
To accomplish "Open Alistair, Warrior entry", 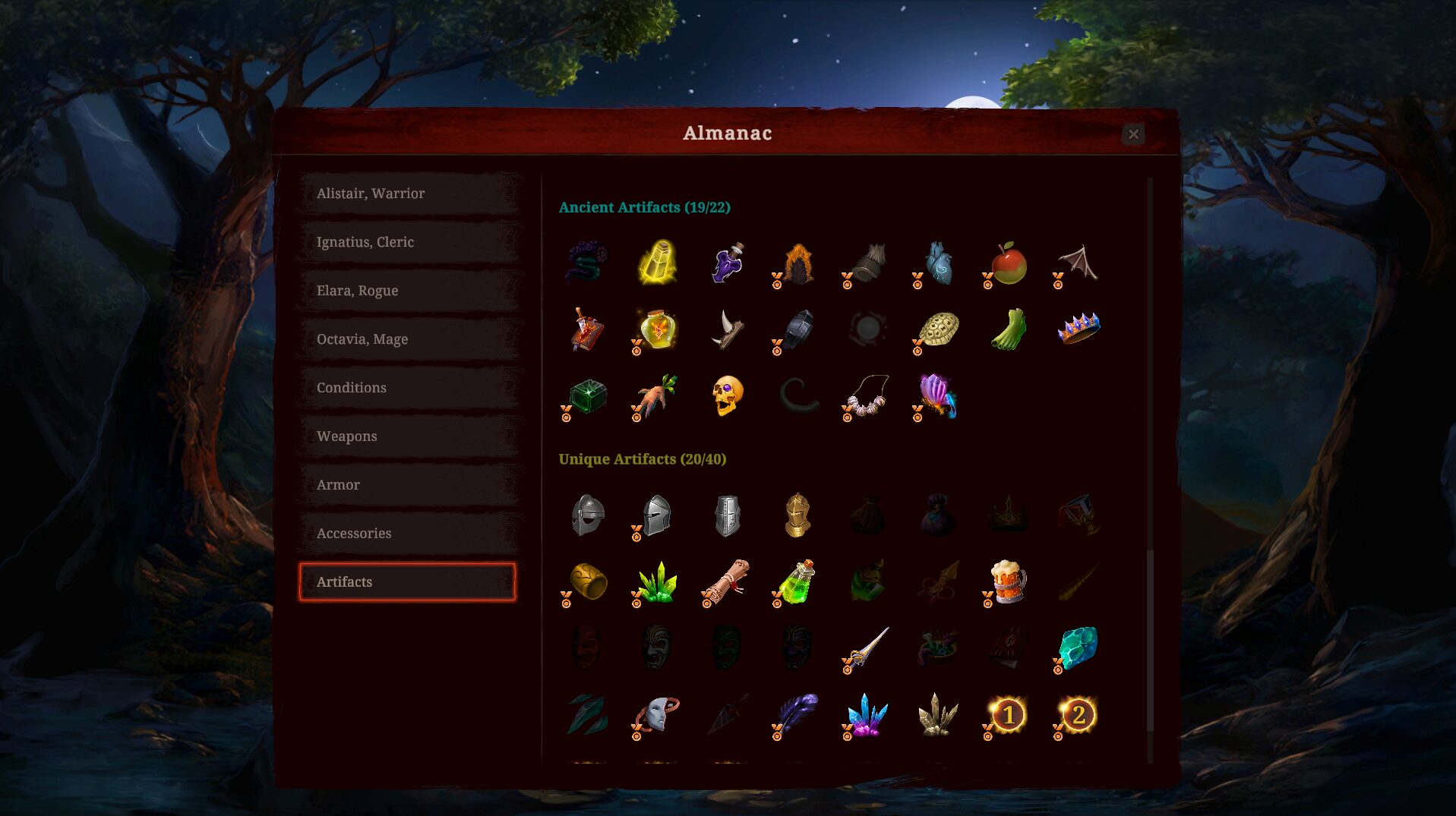I will (409, 194).
